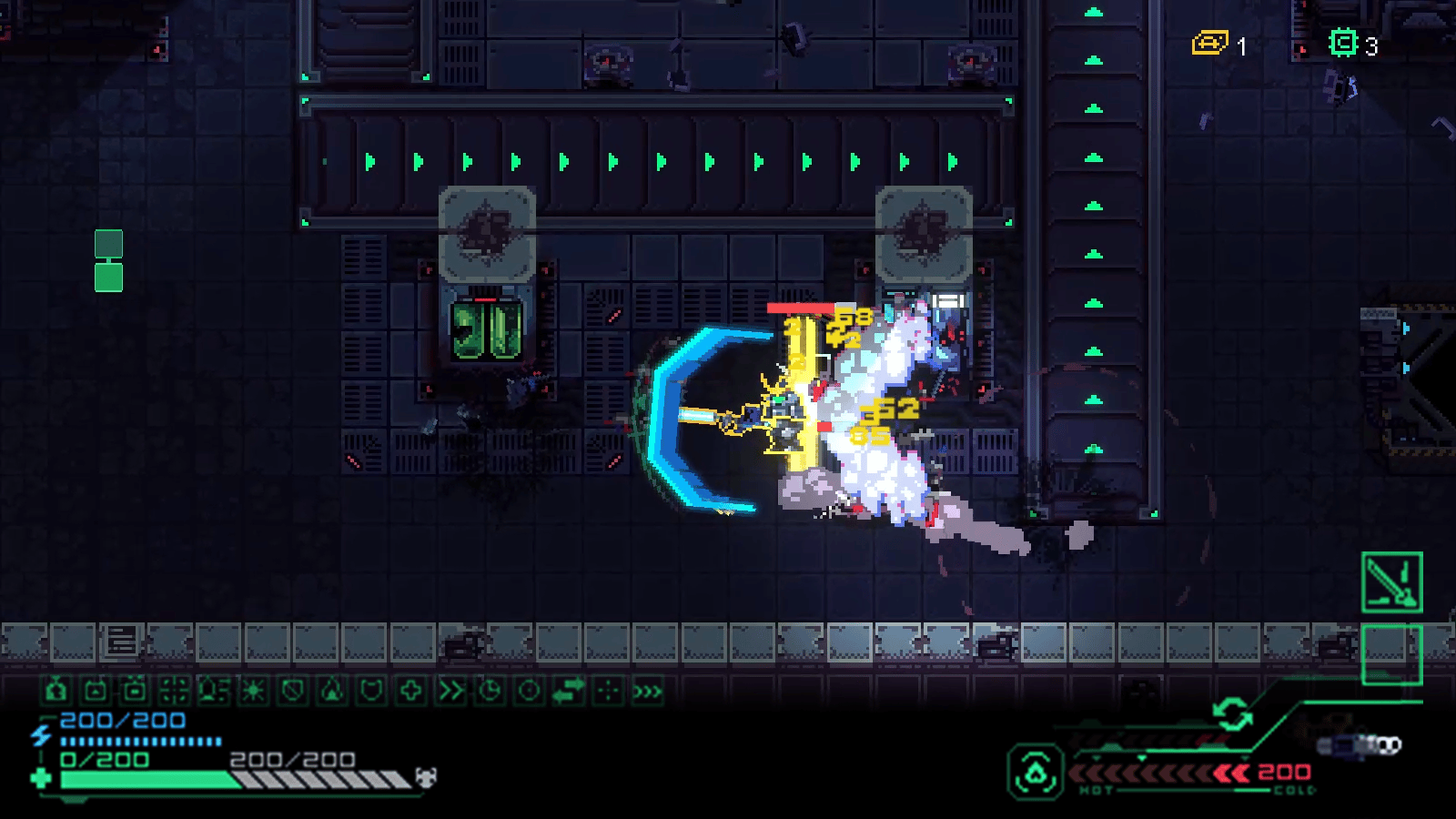Click the green weapon swap arrows

coord(1233,714)
